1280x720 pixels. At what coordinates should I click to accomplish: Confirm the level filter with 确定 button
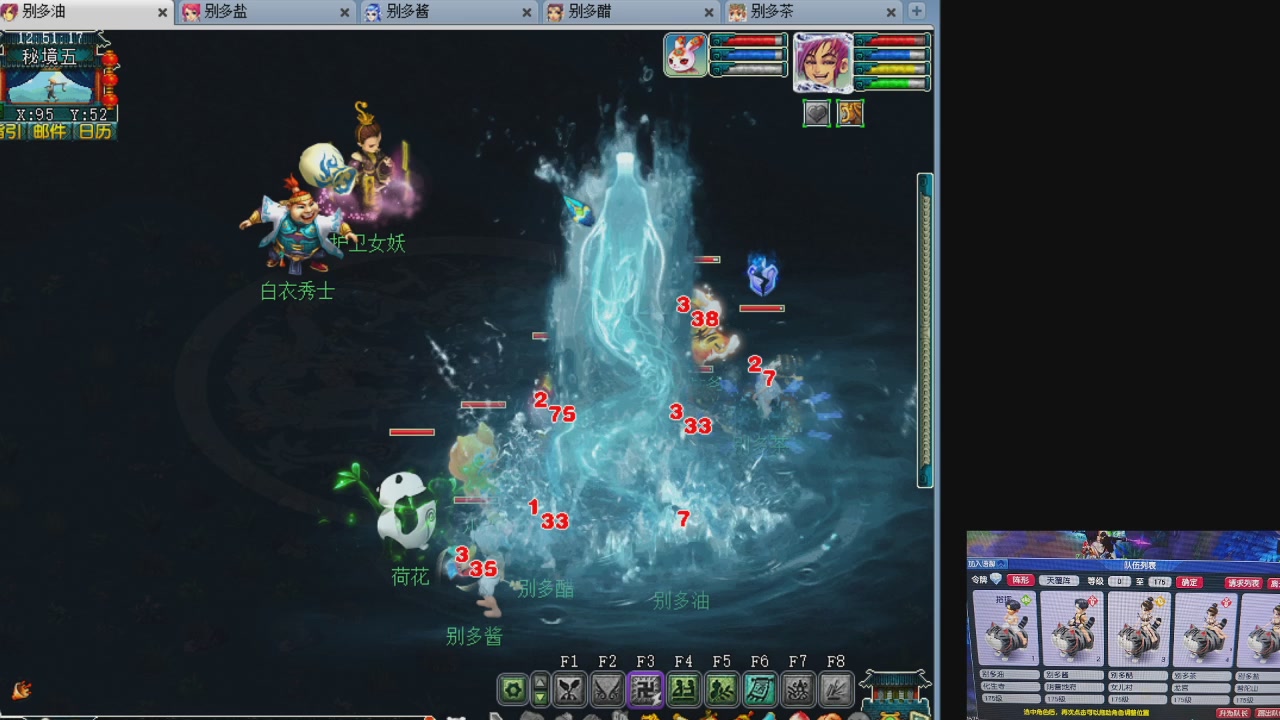[x=1189, y=580]
